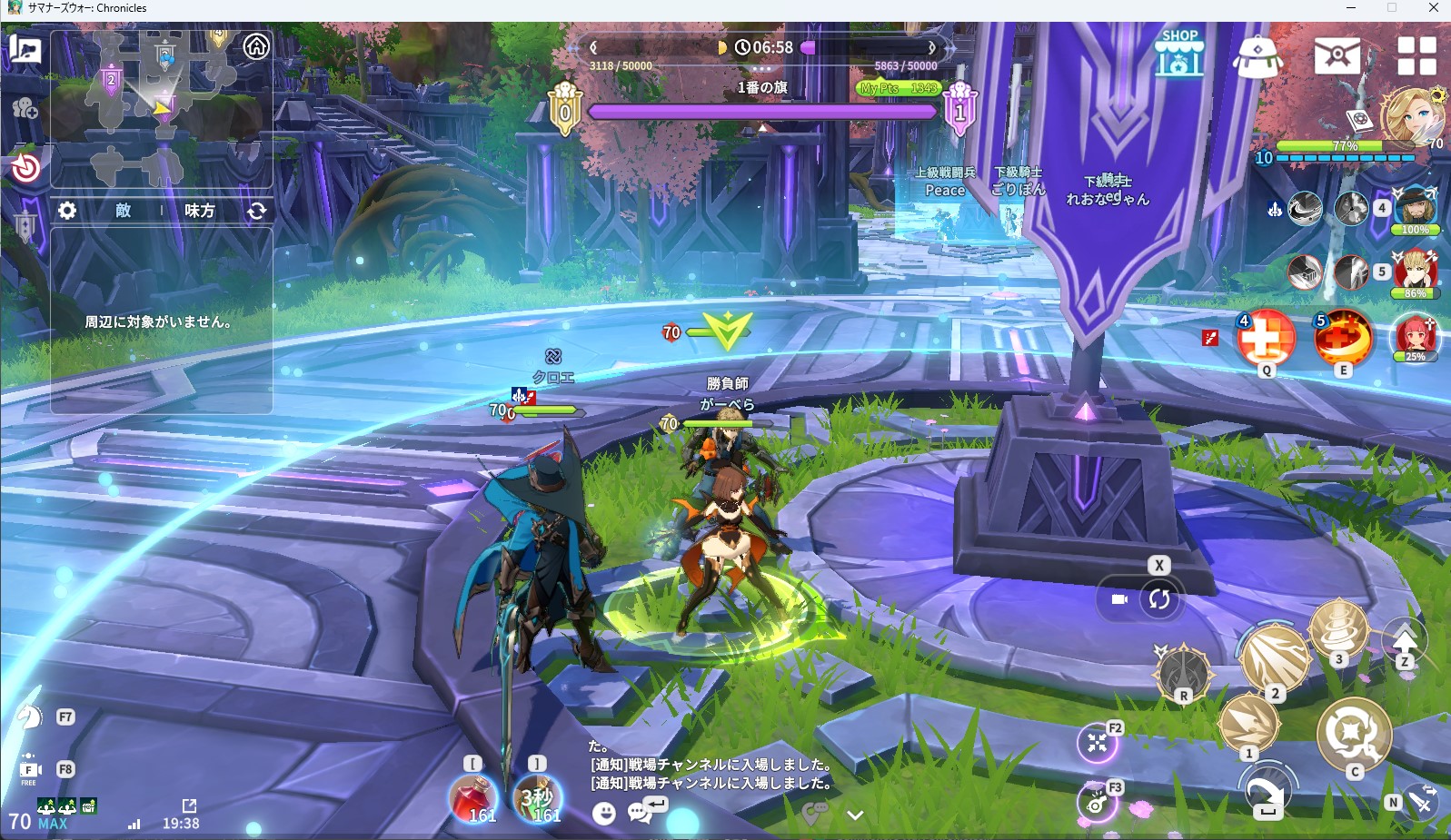The height and width of the screenshot is (840, 1451).
Task: Open the emoji smiley button
Action: [x=603, y=813]
